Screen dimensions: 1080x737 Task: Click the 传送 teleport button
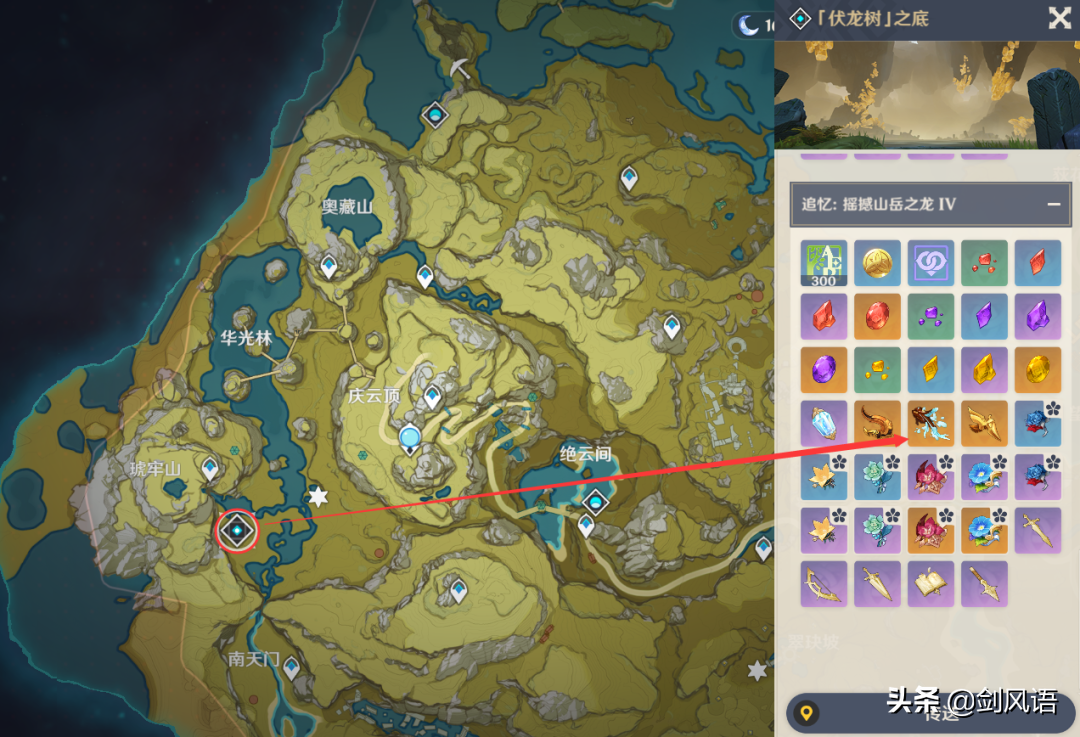(930, 713)
